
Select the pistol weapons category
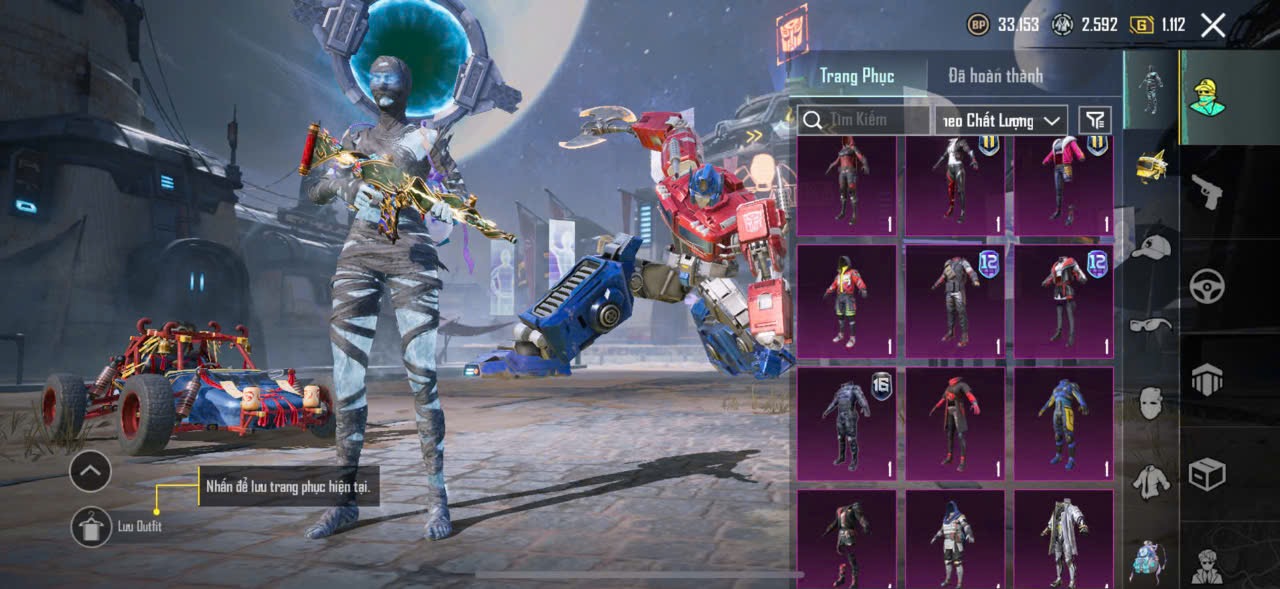(x=1207, y=191)
